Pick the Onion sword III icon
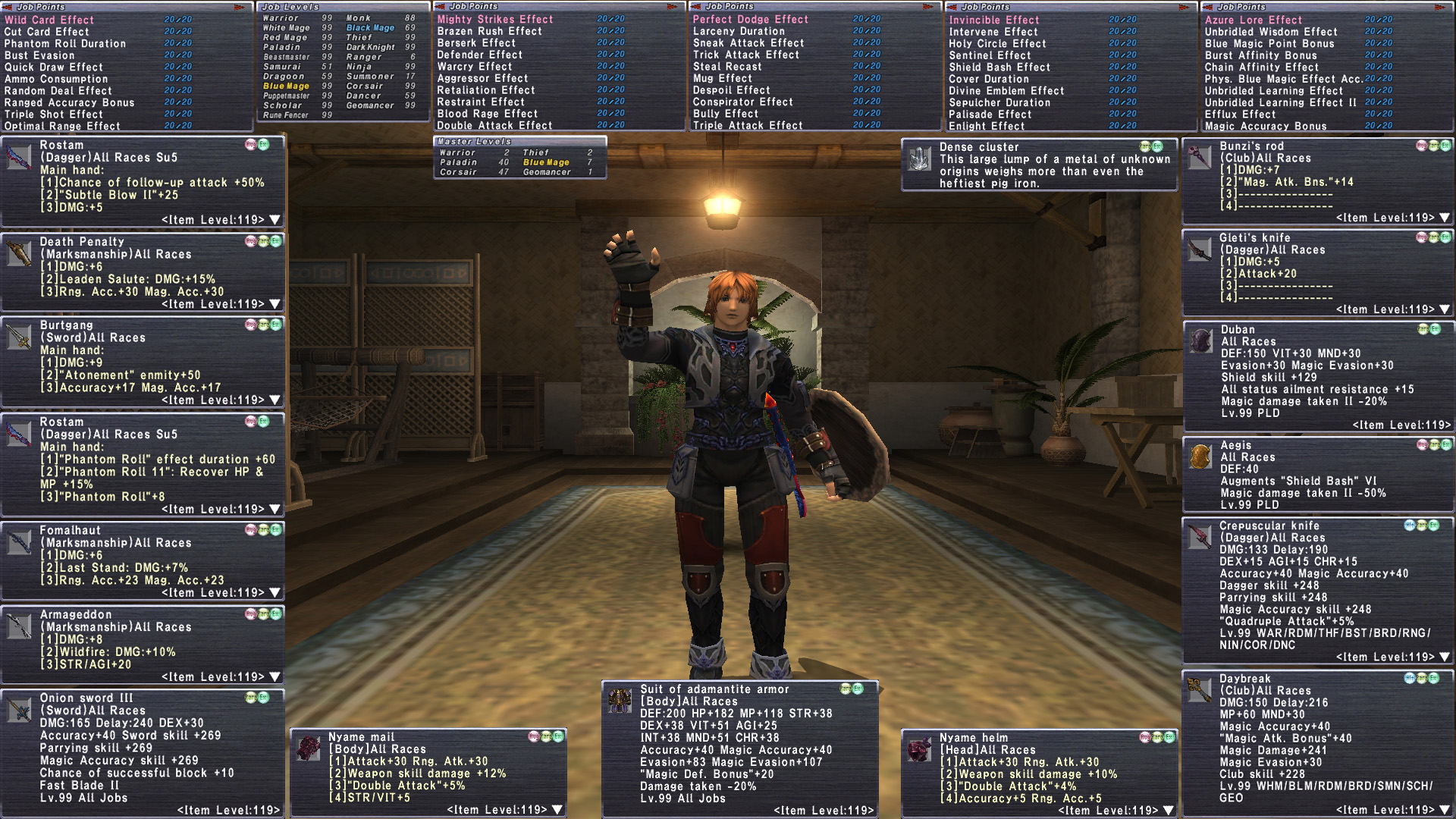1456x819 pixels. pos(19,710)
